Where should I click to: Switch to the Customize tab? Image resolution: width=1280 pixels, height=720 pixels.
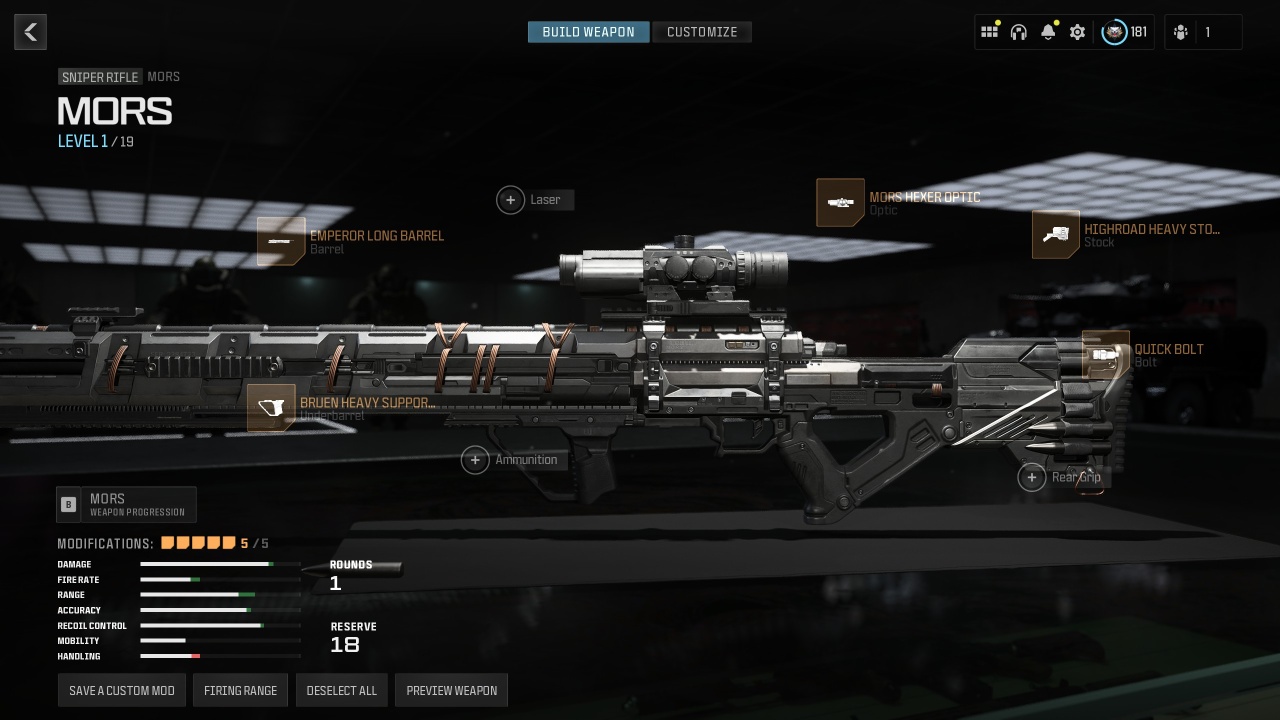[x=702, y=32]
